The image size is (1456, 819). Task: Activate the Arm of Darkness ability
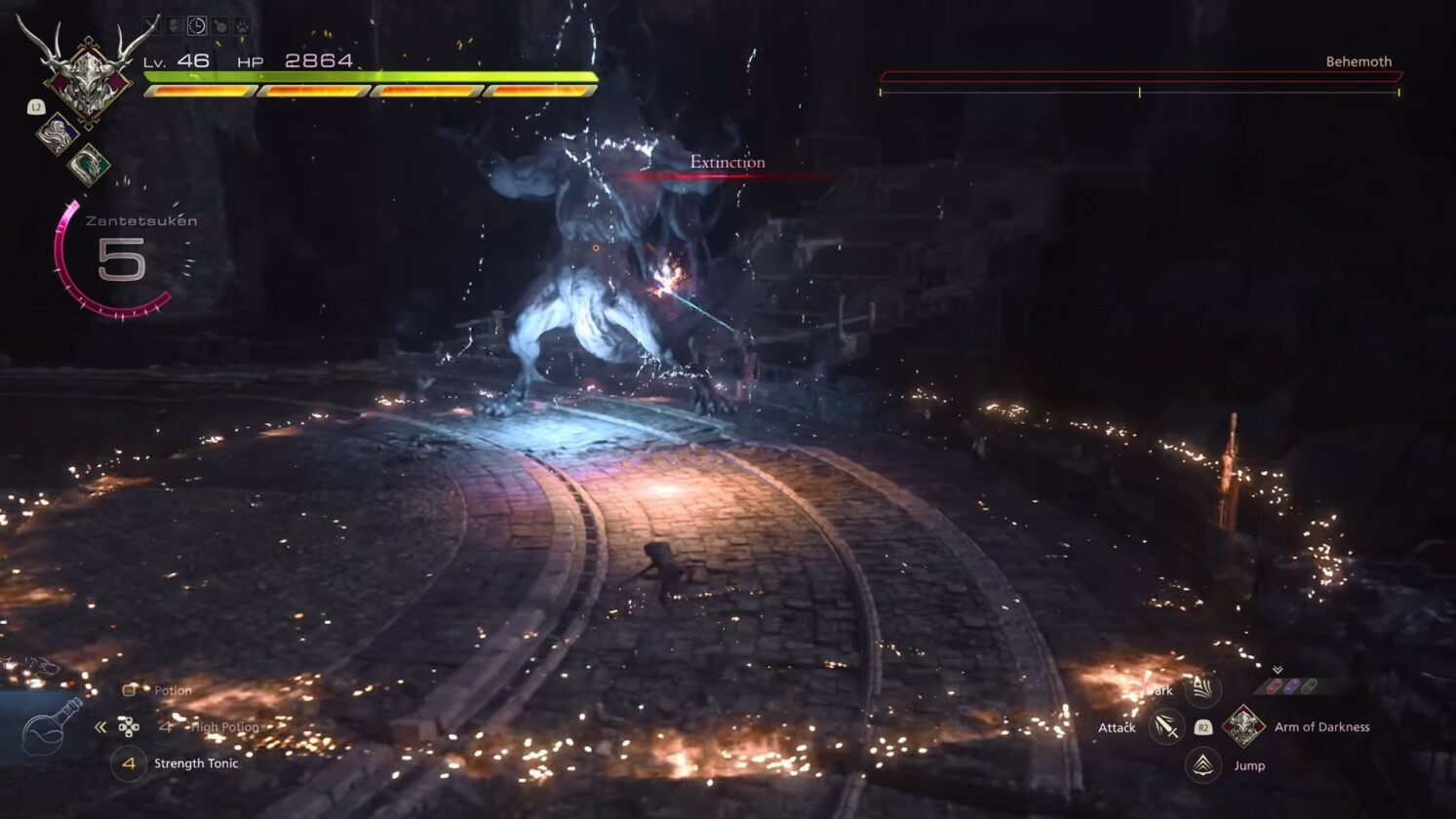[1243, 726]
